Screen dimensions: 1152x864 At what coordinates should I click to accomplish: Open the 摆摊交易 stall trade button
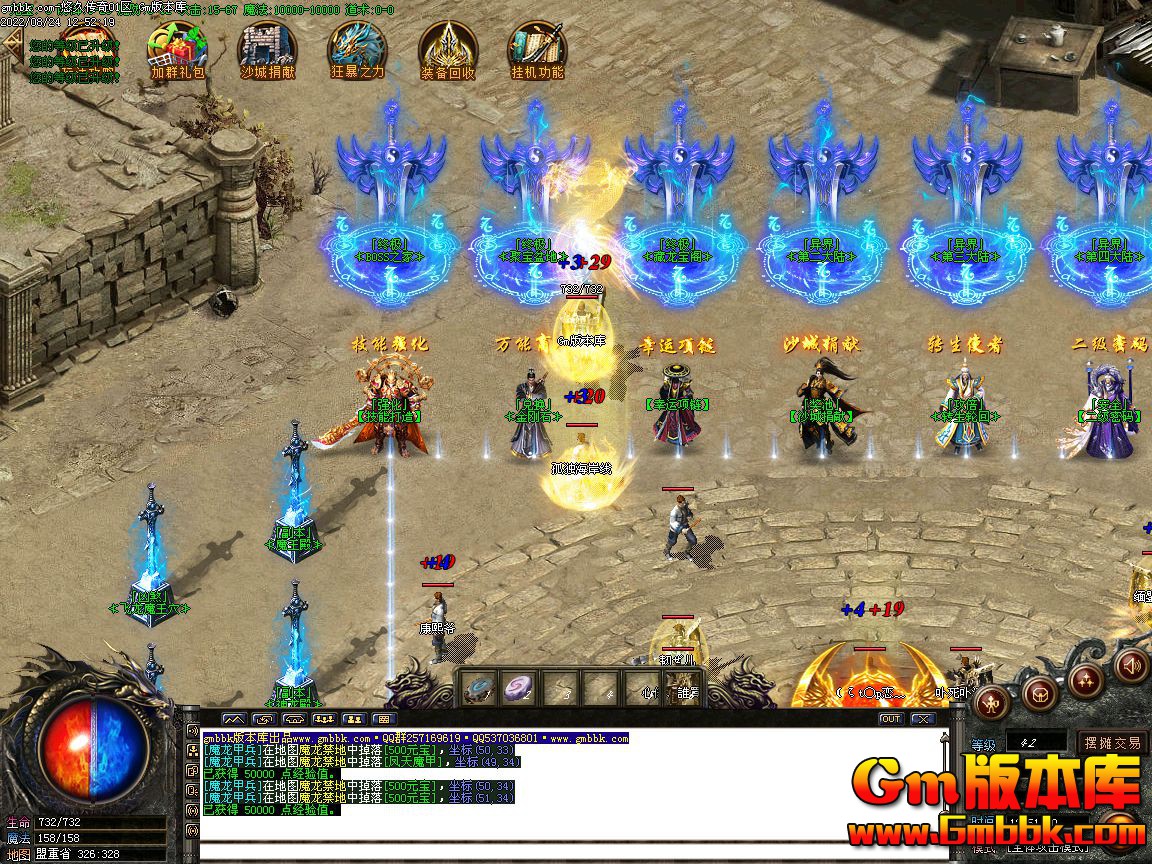tap(1113, 743)
